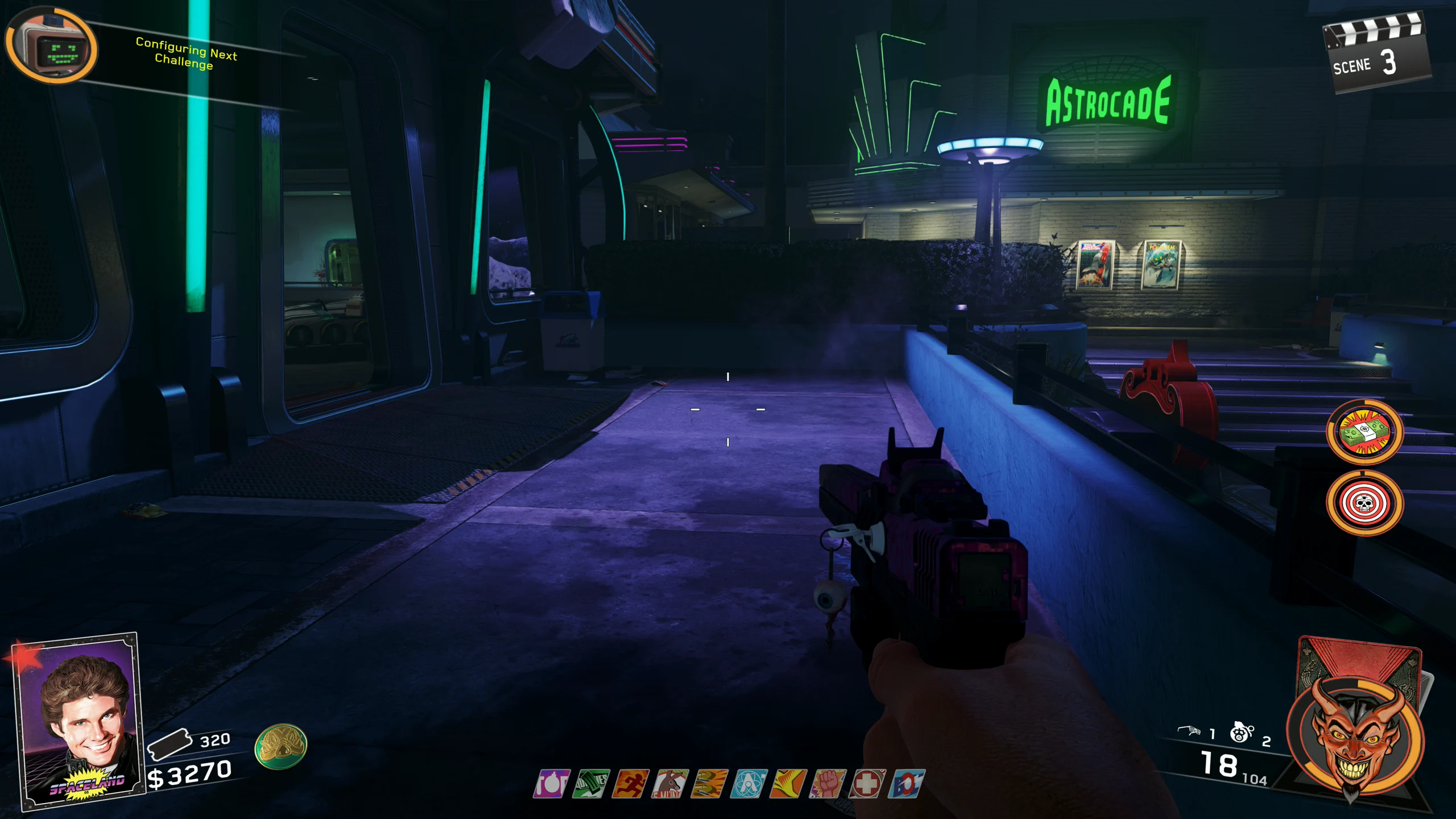Choose the Tuff 'Nuff red cross perk
Screen dimensions: 1456x819
(x=867, y=784)
